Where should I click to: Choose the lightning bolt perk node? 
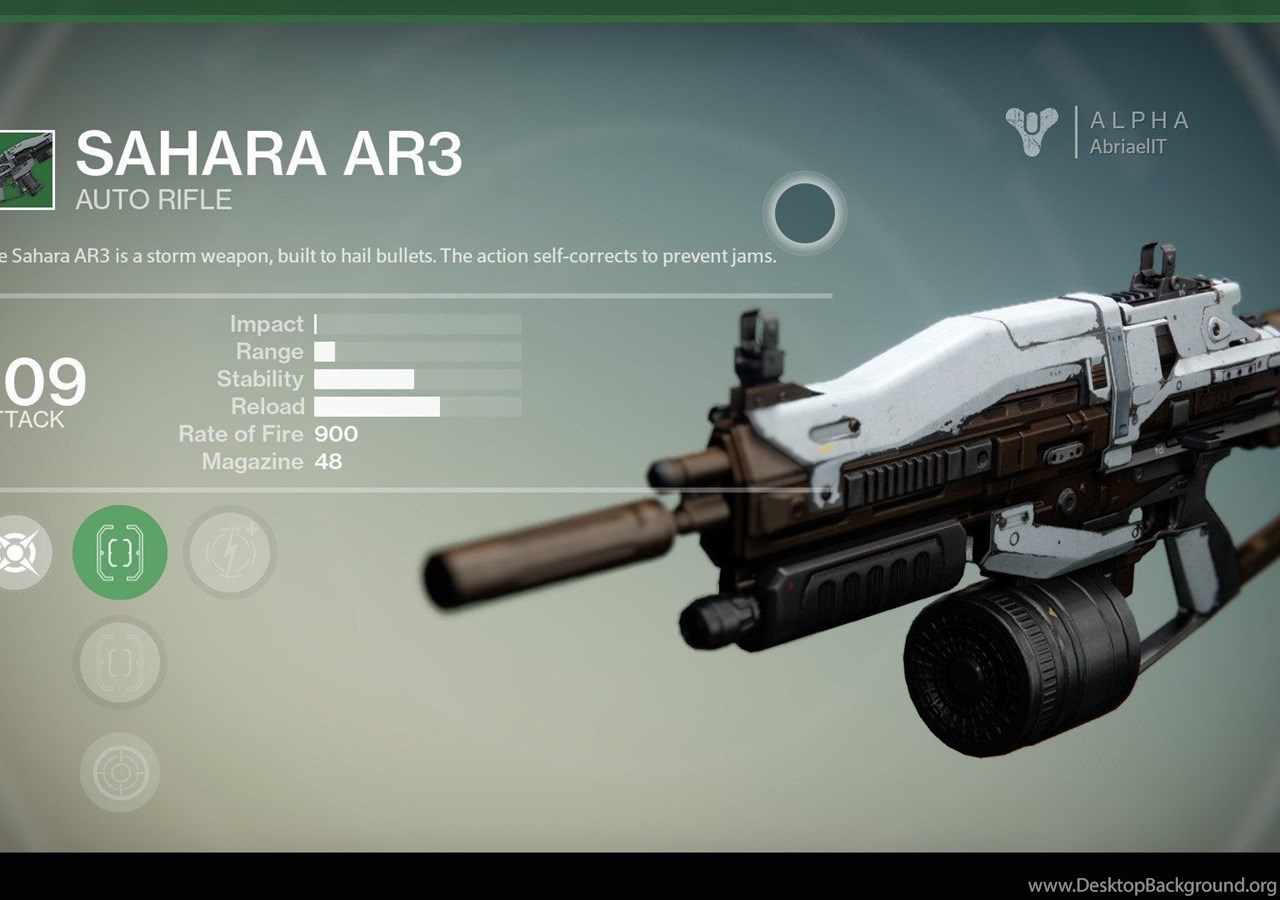[229, 552]
